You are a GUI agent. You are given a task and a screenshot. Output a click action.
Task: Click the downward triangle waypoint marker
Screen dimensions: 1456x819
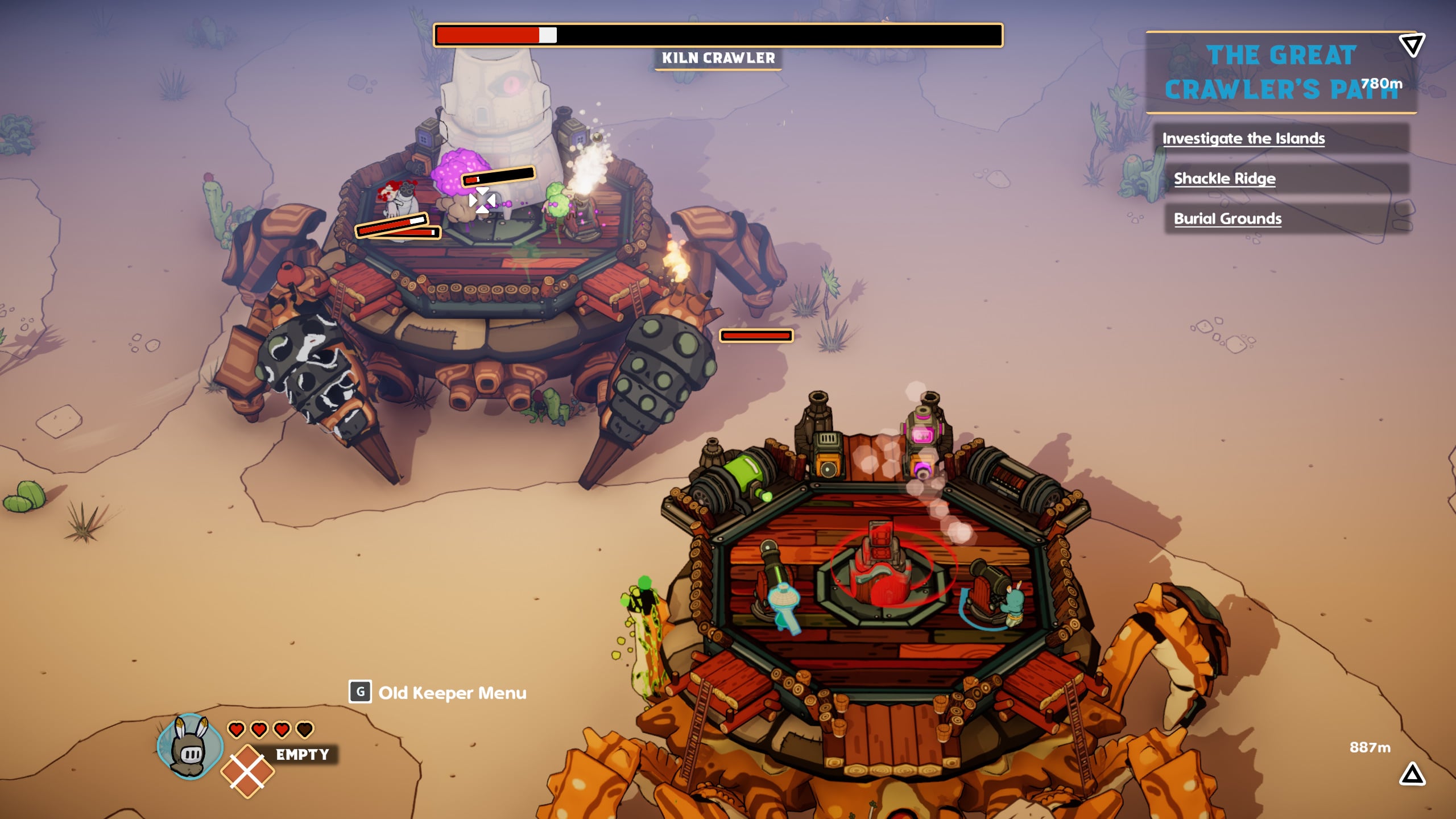(1412, 45)
